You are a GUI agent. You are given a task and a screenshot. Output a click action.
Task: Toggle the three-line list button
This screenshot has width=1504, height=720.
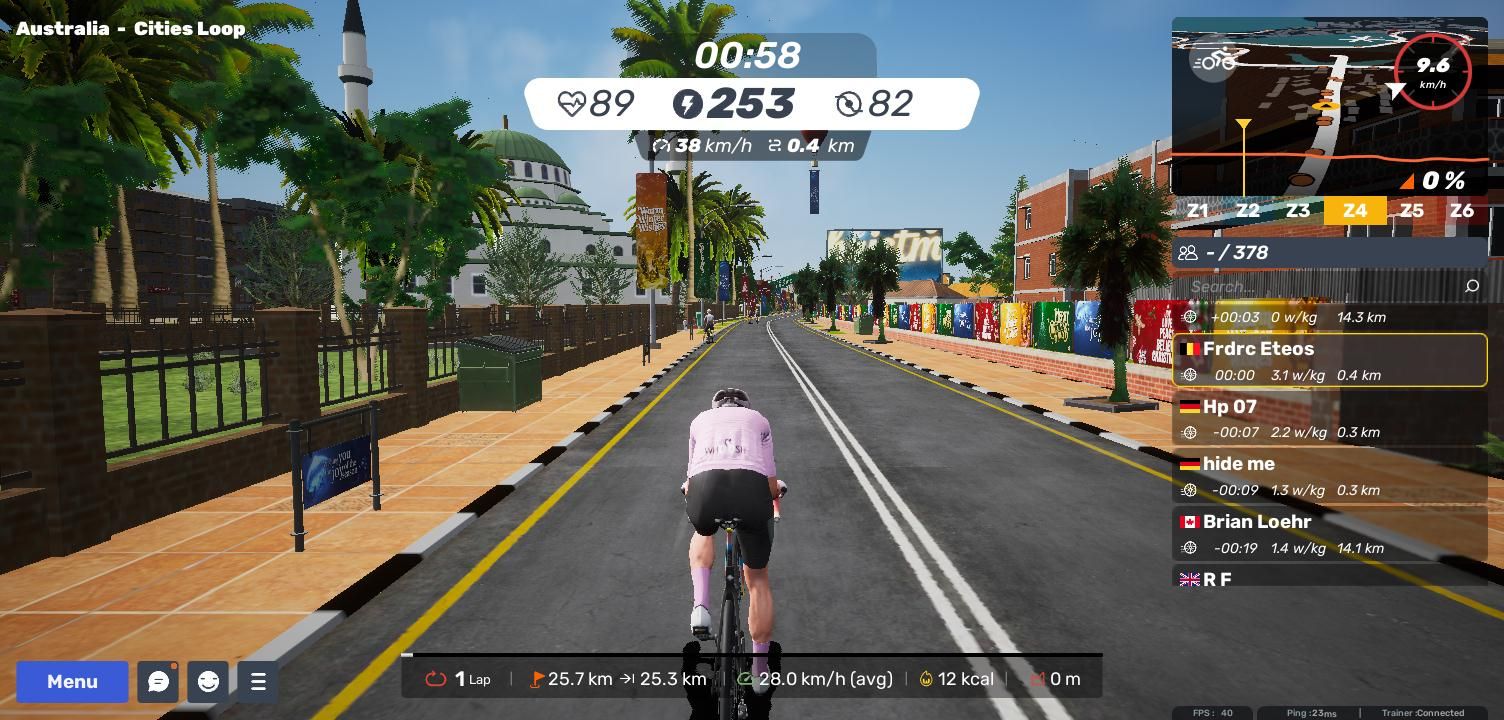click(258, 681)
